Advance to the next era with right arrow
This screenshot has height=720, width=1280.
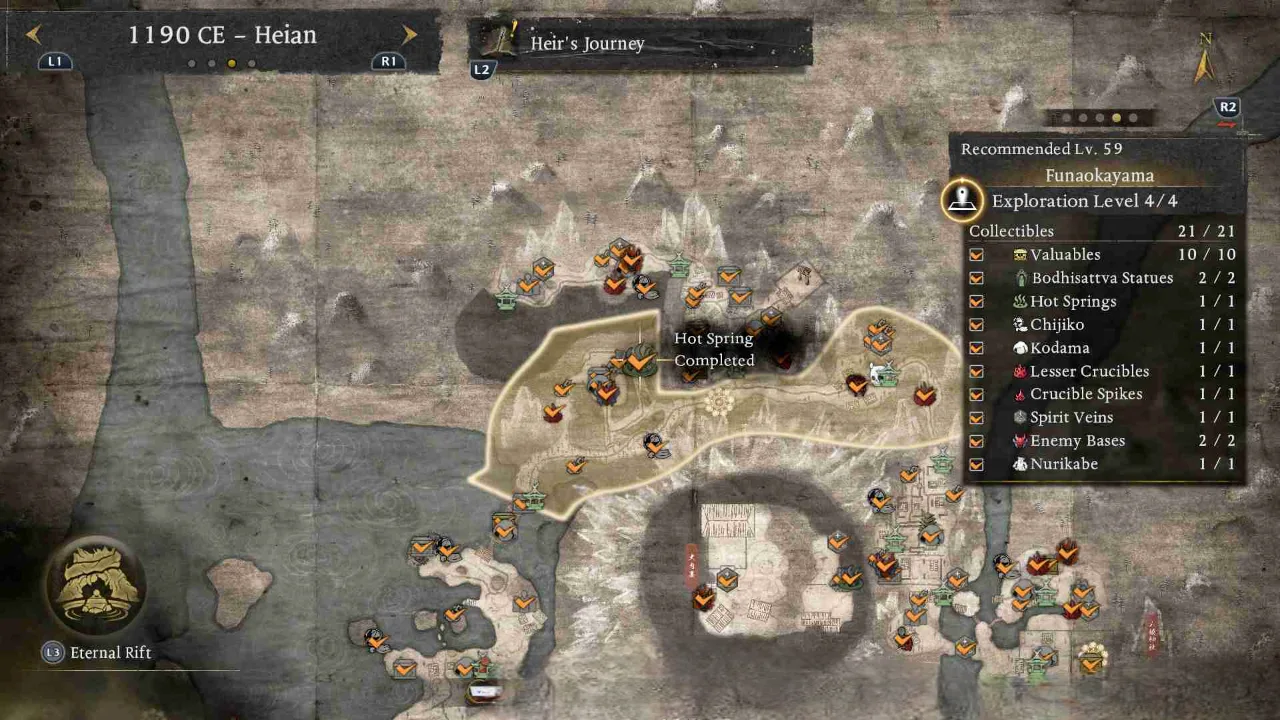point(409,35)
